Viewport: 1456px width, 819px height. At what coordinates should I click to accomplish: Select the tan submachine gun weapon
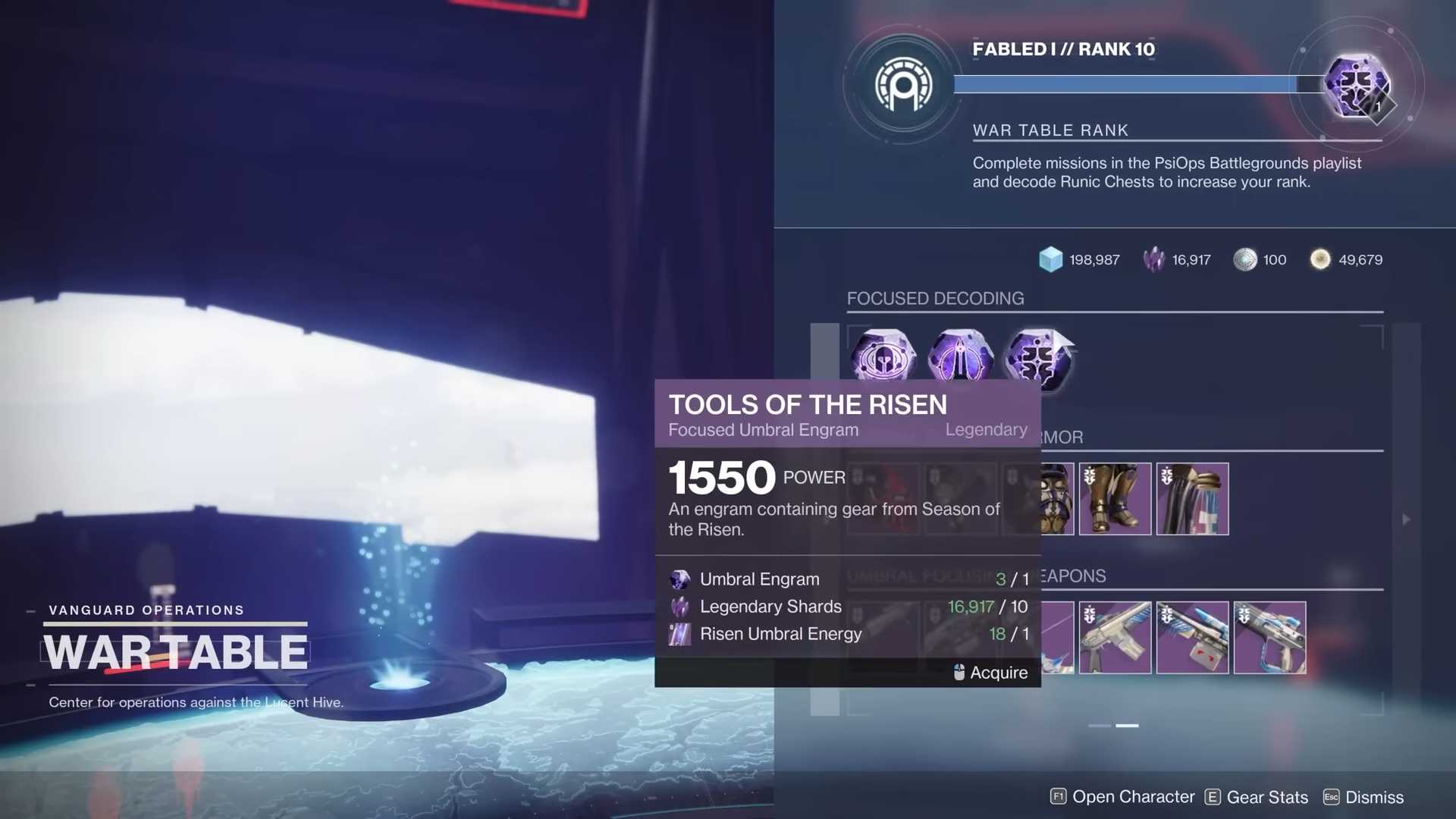point(1115,638)
